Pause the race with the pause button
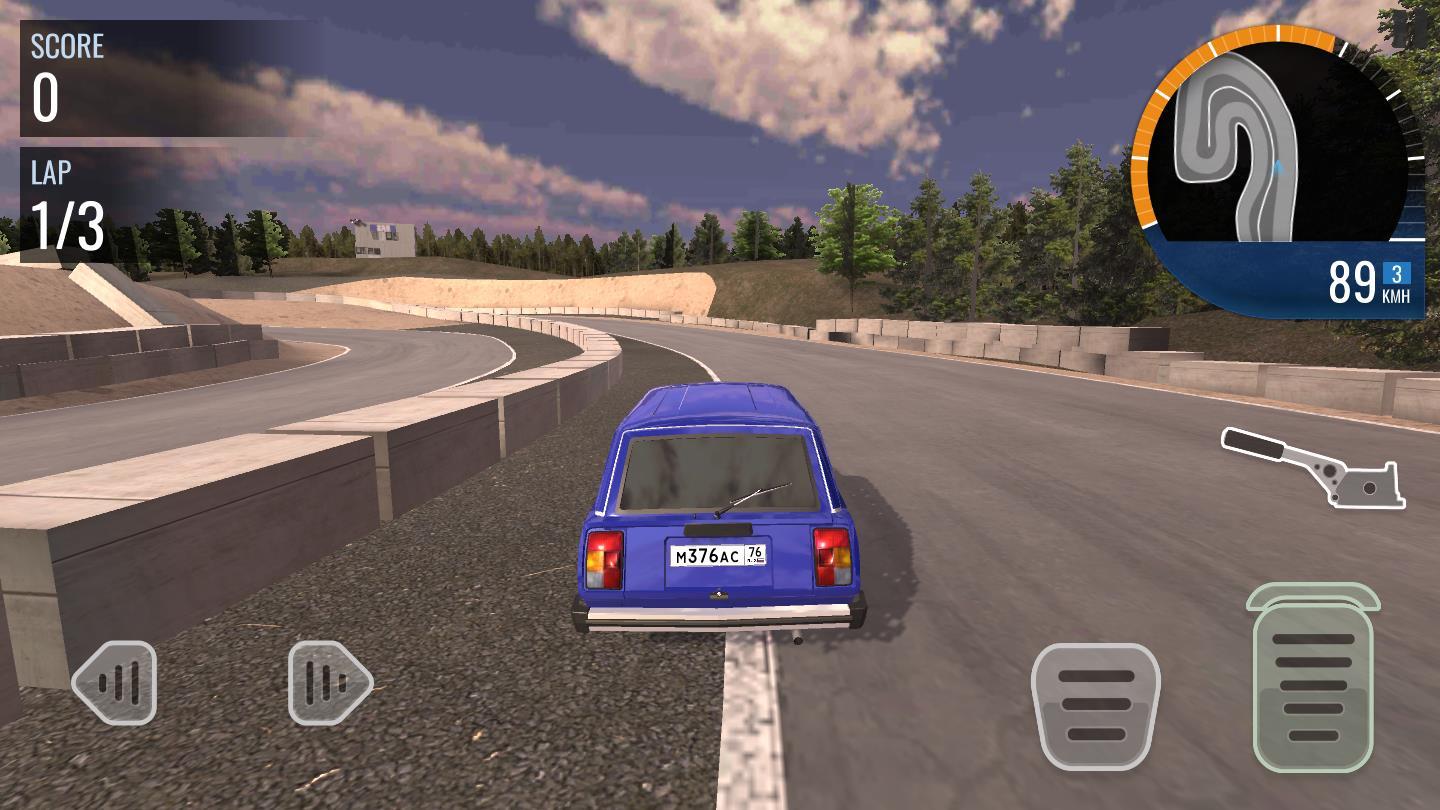Viewport: 1440px width, 810px height. 1409,27
